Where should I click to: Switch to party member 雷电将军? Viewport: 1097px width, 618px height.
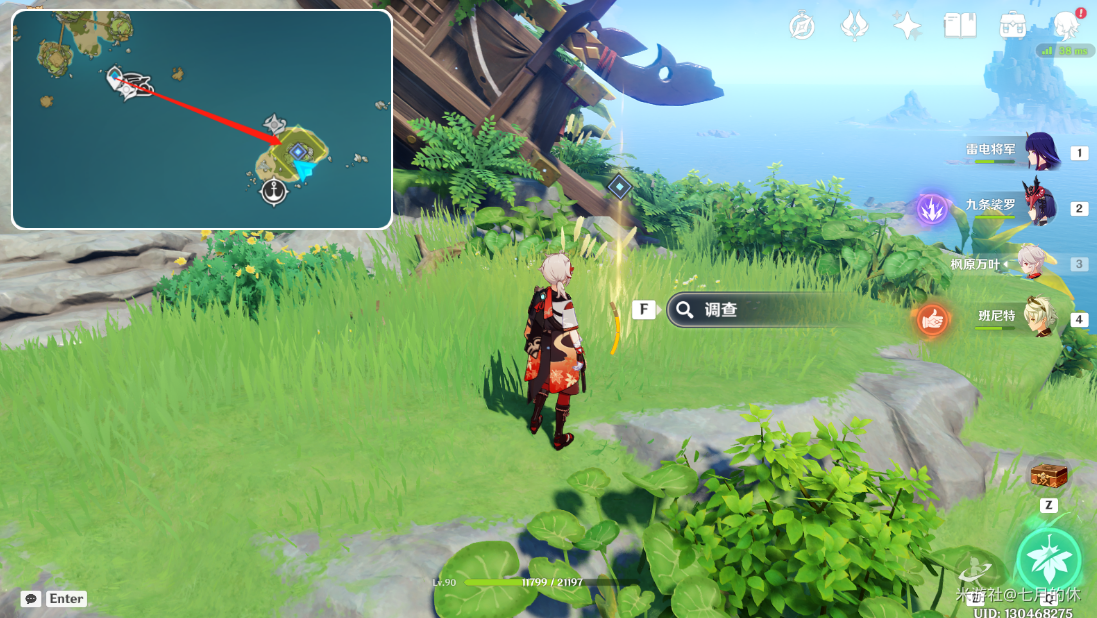tap(1039, 153)
